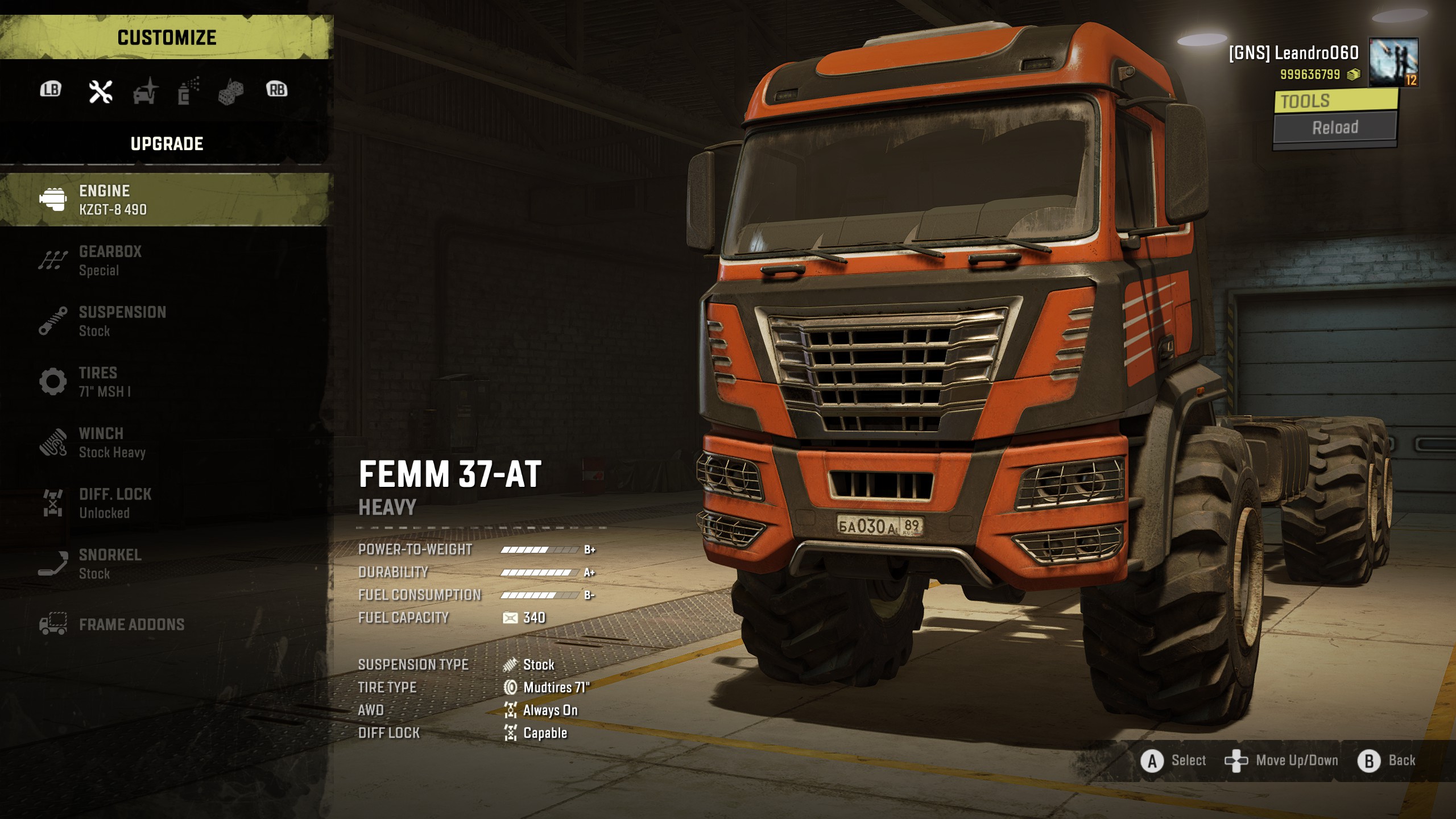
Task: Open the Tires 71" MSH I entry
Action: pyautogui.click(x=165, y=382)
